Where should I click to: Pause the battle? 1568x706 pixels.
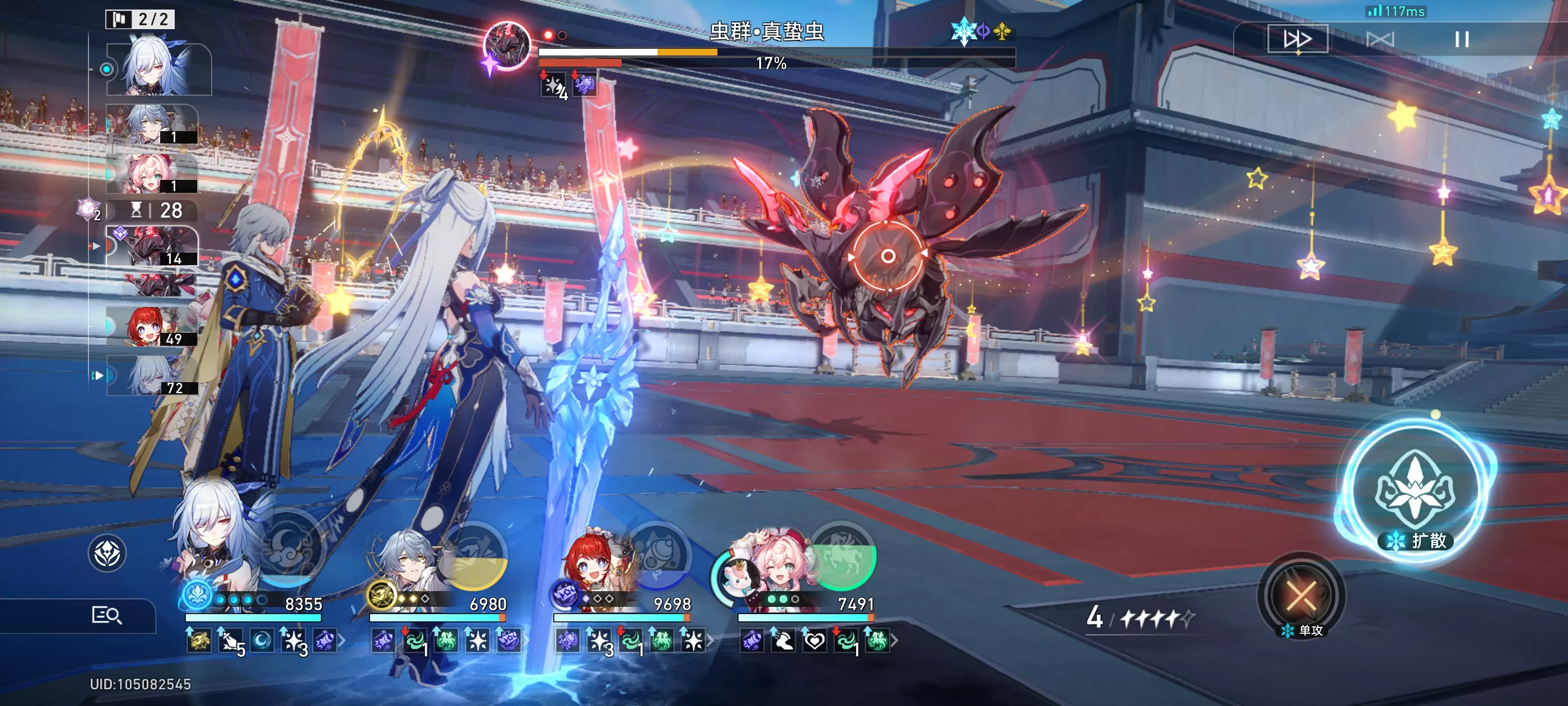[x=1462, y=40]
